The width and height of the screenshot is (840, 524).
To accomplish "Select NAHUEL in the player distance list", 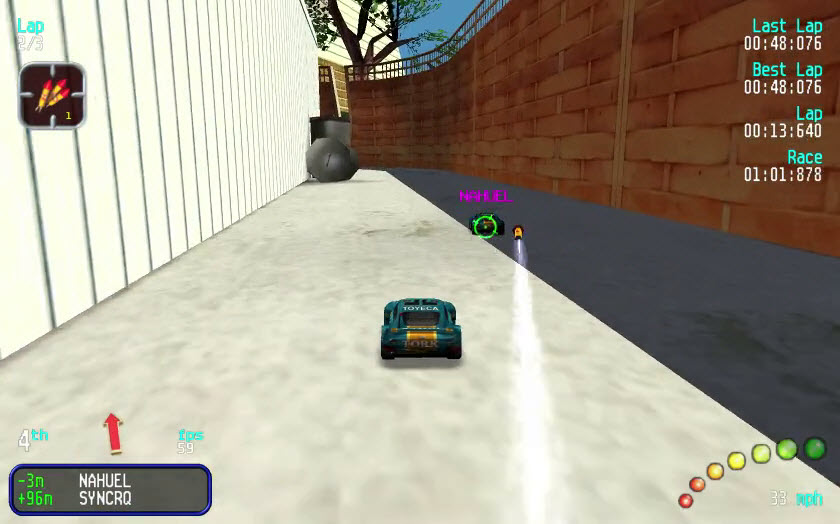I will pyautogui.click(x=104, y=481).
